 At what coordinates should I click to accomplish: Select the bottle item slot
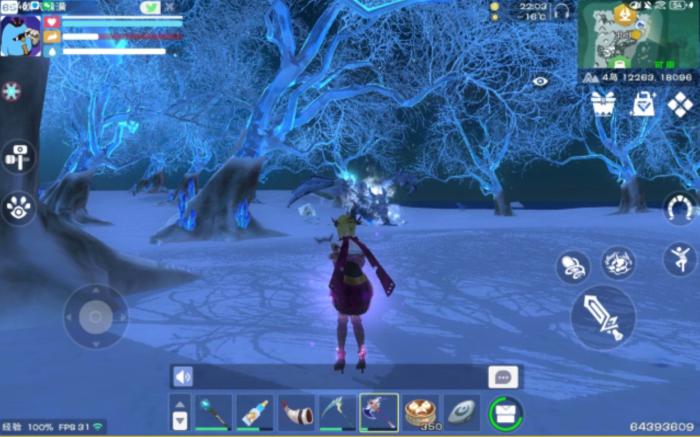click(x=254, y=411)
